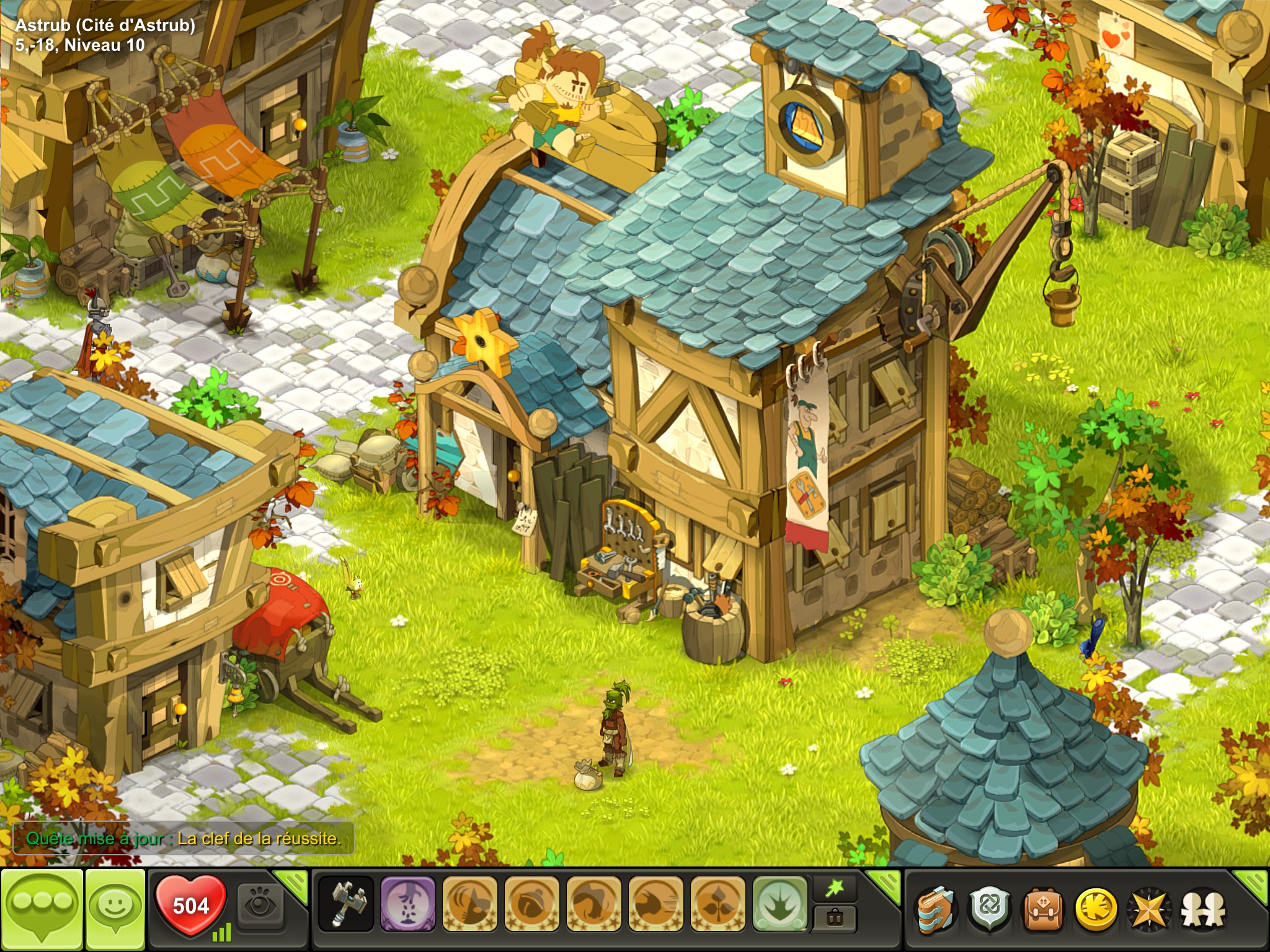
Task: Open the gold kama coin marketplace
Action: (1095, 909)
